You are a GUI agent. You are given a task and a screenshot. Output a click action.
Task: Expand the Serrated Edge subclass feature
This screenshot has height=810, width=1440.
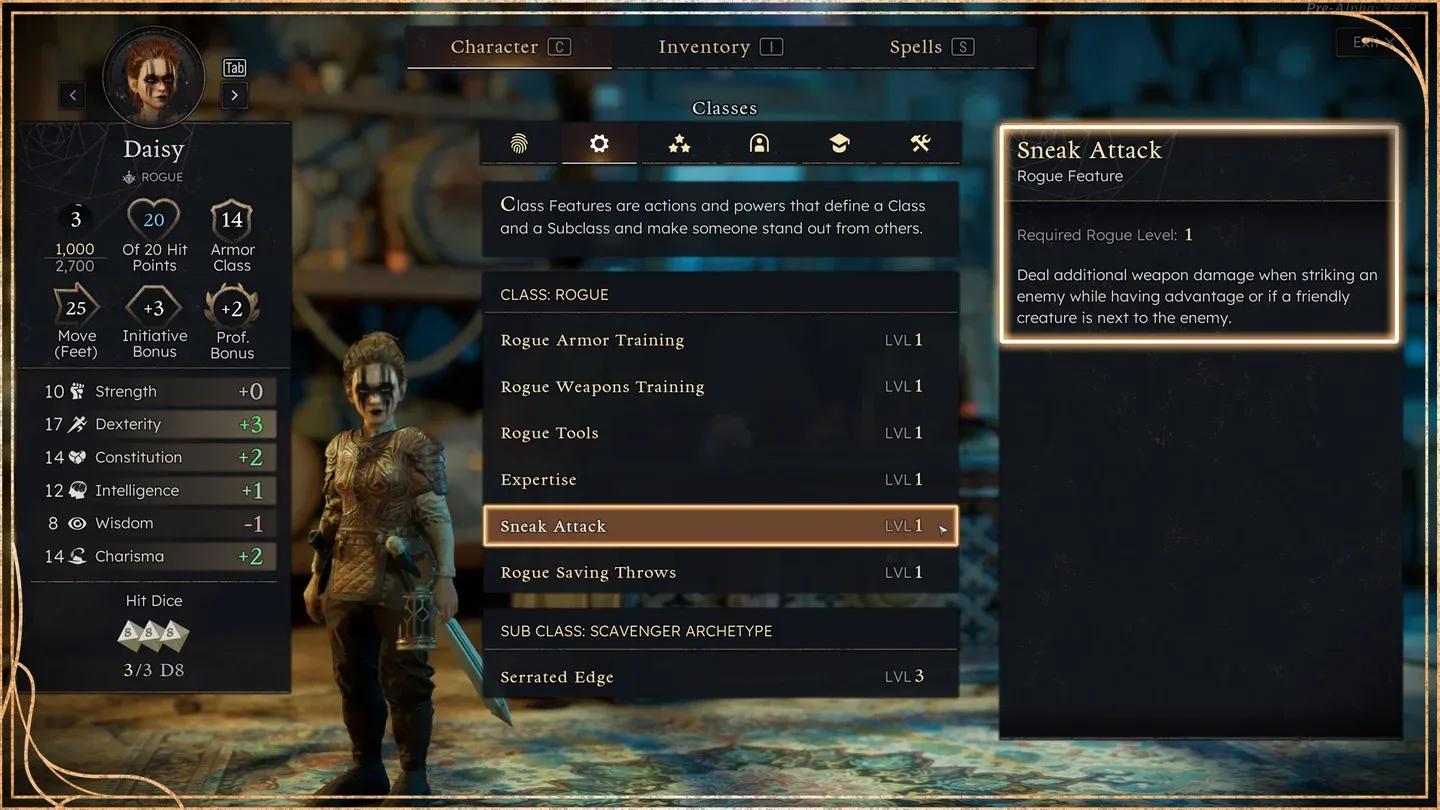pyautogui.click(x=718, y=676)
